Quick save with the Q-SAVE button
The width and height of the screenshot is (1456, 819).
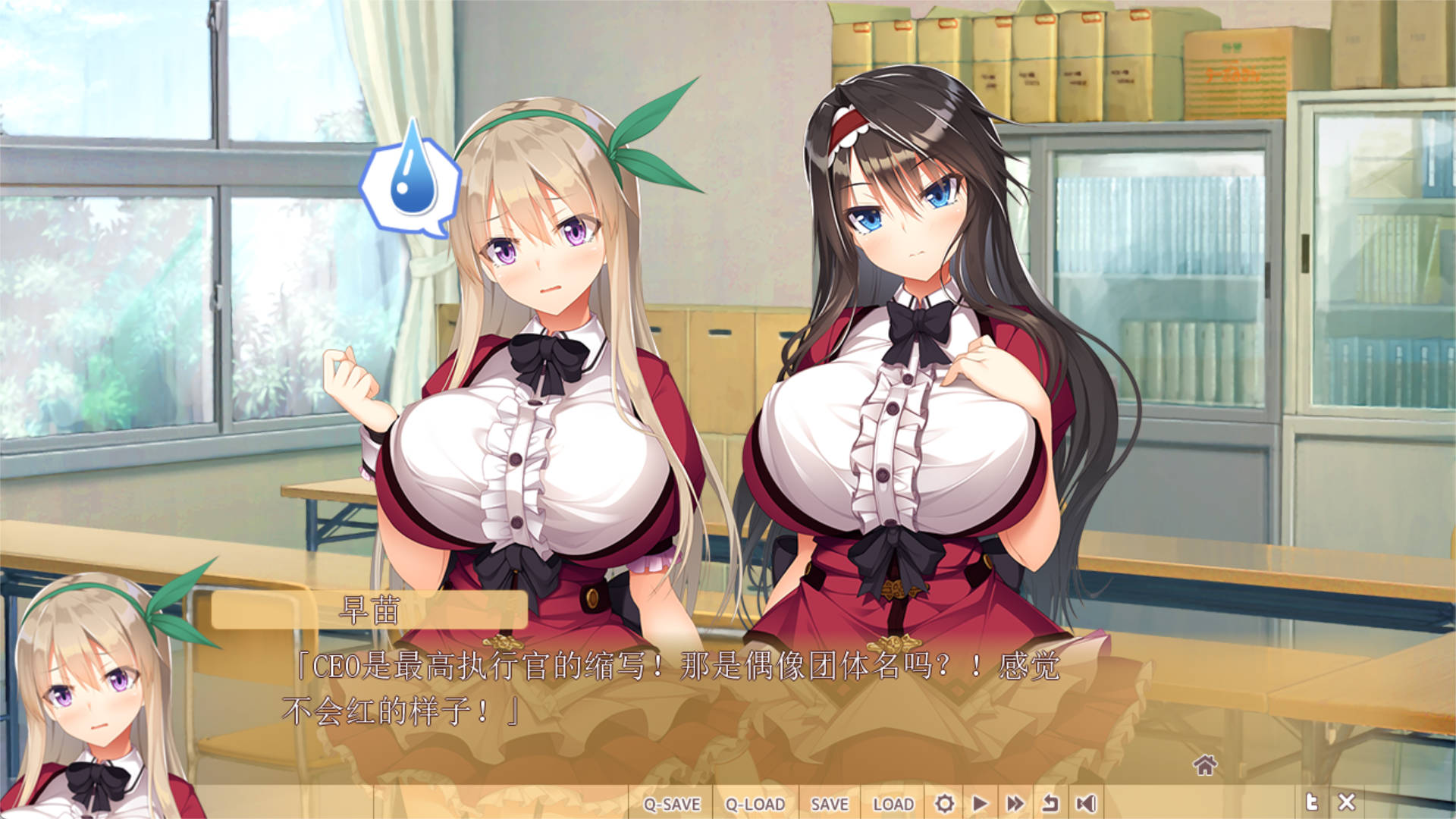coord(671,804)
